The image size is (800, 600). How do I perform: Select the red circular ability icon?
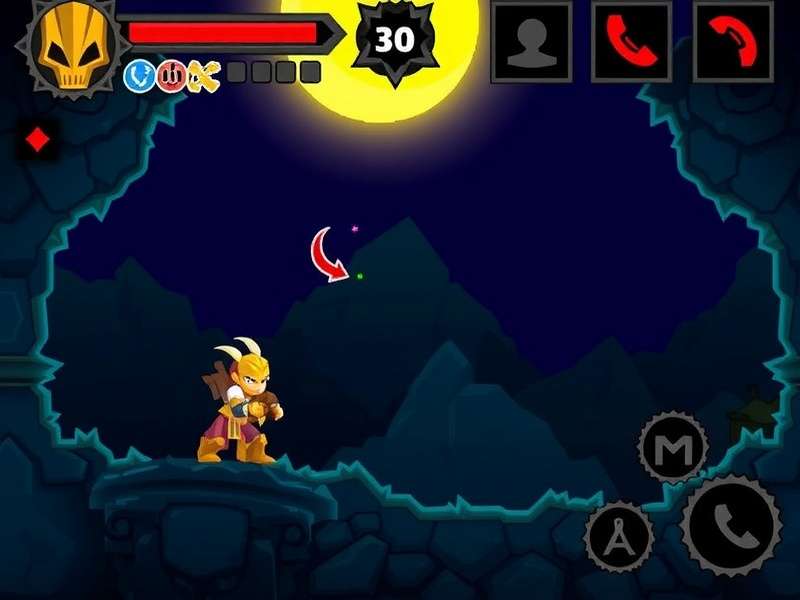pyautogui.click(x=171, y=75)
